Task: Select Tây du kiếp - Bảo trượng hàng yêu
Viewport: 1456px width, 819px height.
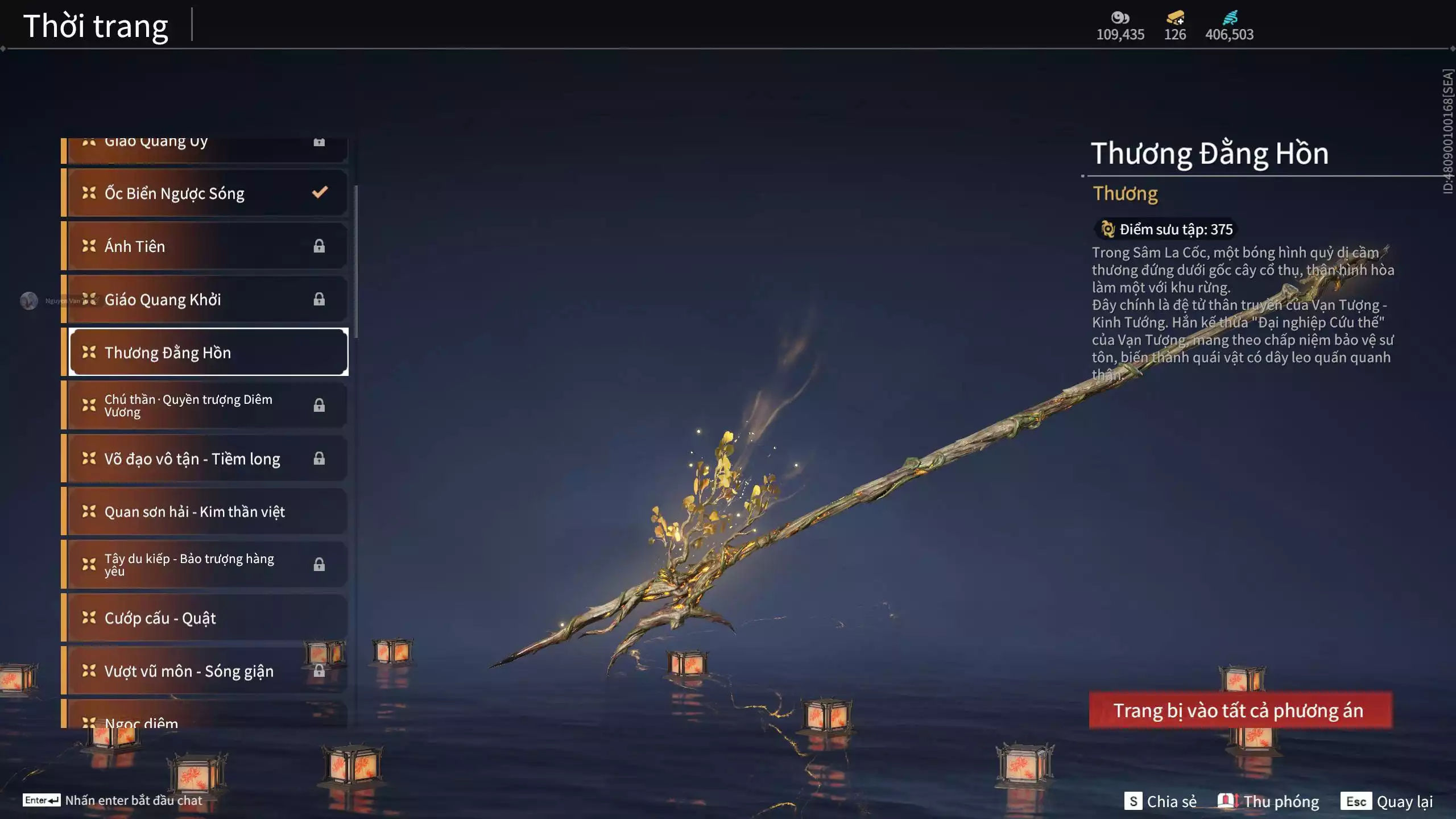Action: point(205,565)
